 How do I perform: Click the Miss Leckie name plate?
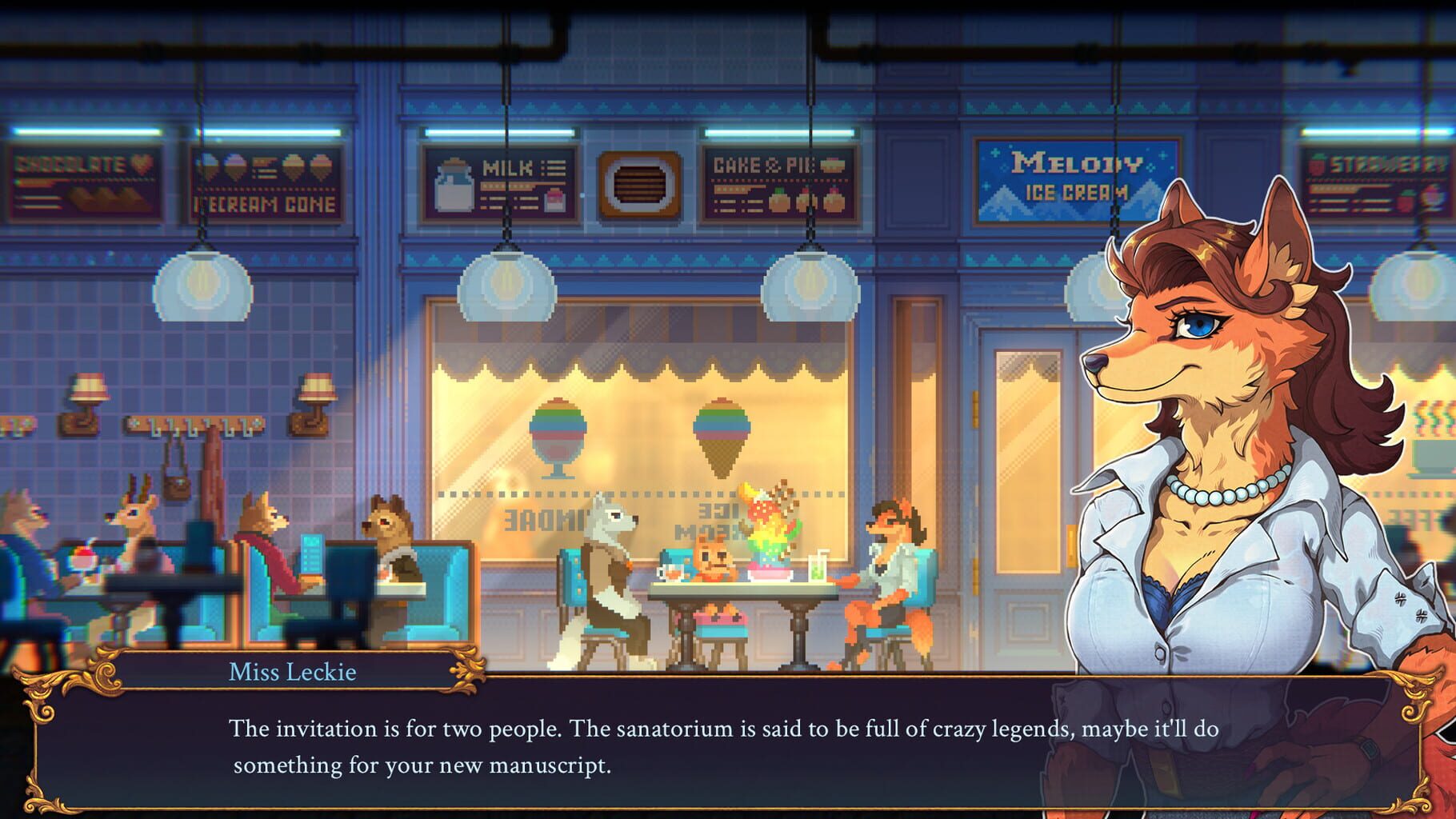pyautogui.click(x=292, y=672)
